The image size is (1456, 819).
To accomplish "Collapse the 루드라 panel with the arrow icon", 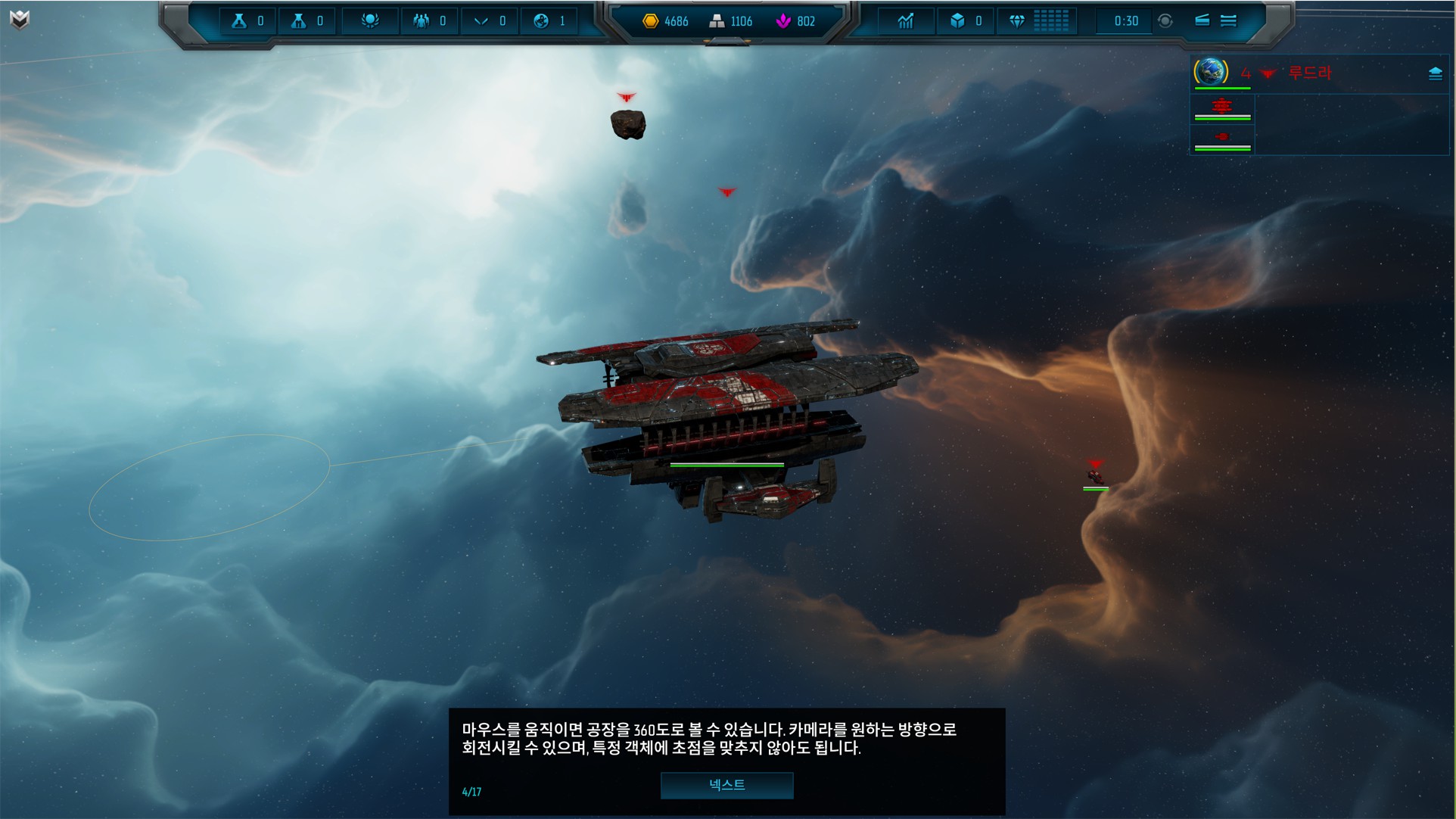I will (x=1435, y=73).
